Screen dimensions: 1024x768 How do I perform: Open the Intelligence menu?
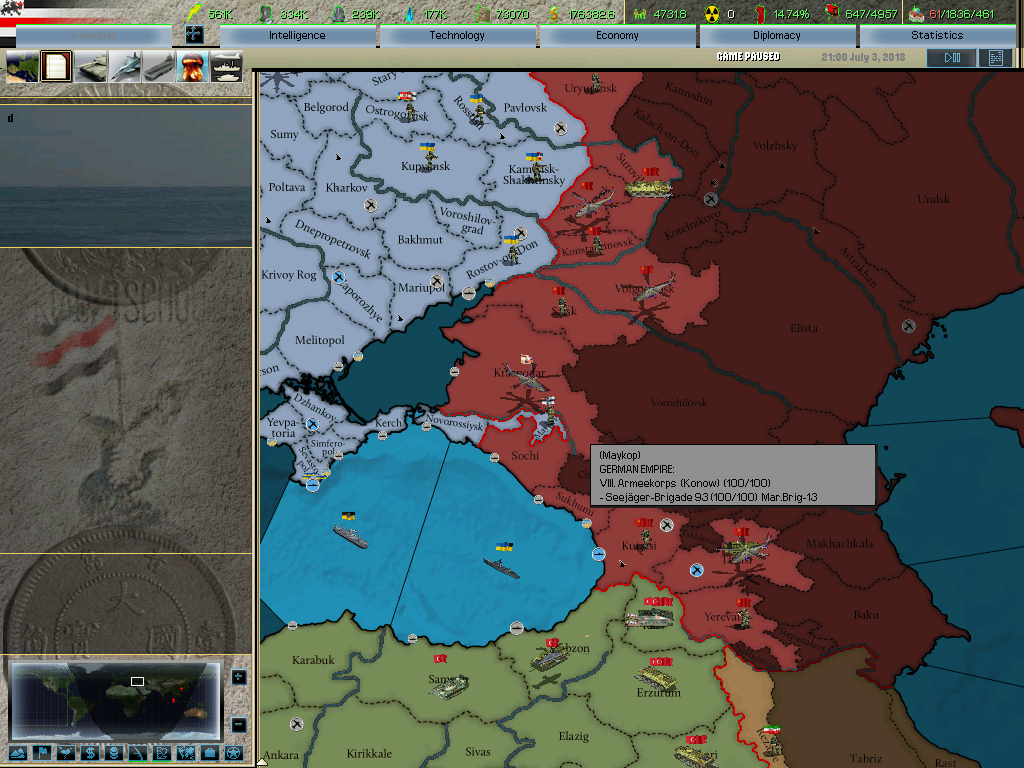[x=297, y=35]
